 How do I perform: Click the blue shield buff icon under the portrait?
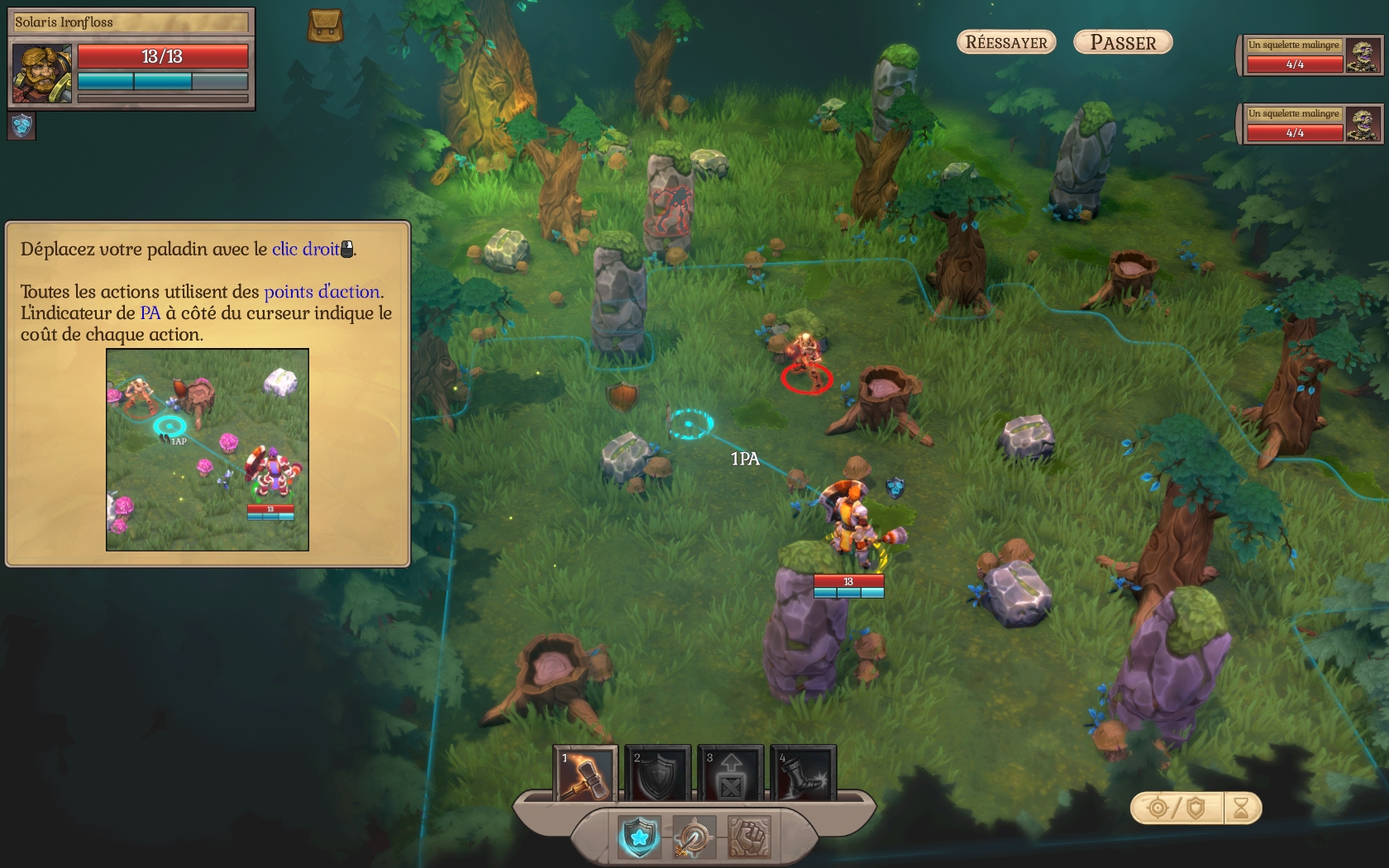tap(22, 126)
